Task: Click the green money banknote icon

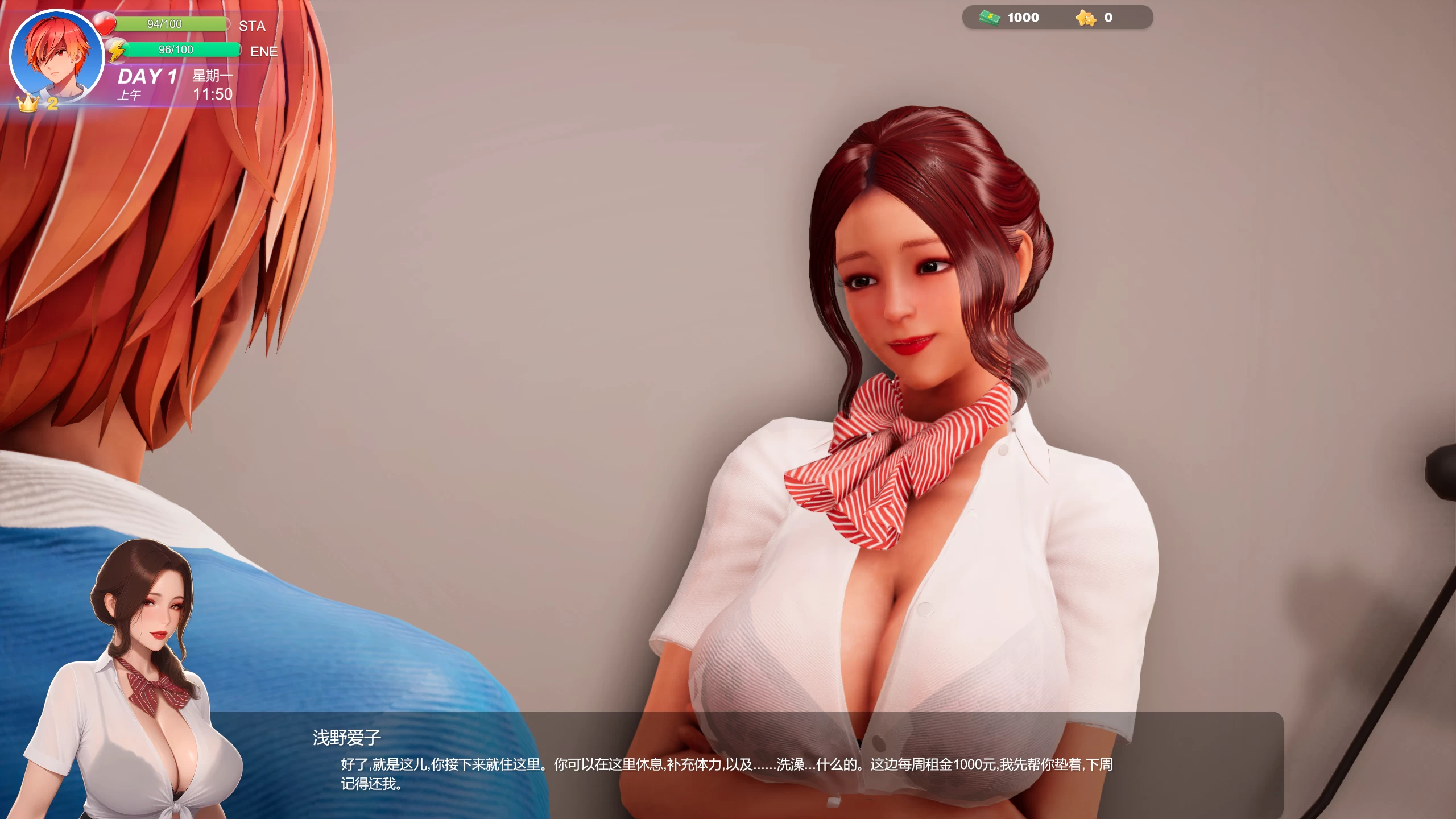Action: click(x=988, y=17)
